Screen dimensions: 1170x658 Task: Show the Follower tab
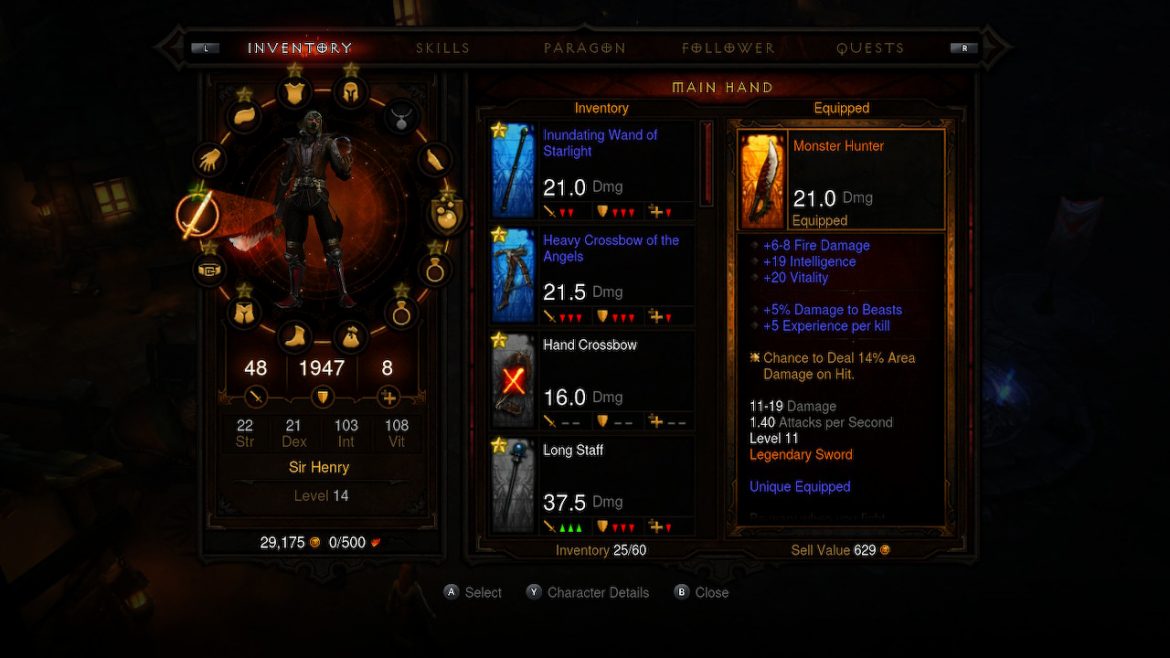point(728,48)
